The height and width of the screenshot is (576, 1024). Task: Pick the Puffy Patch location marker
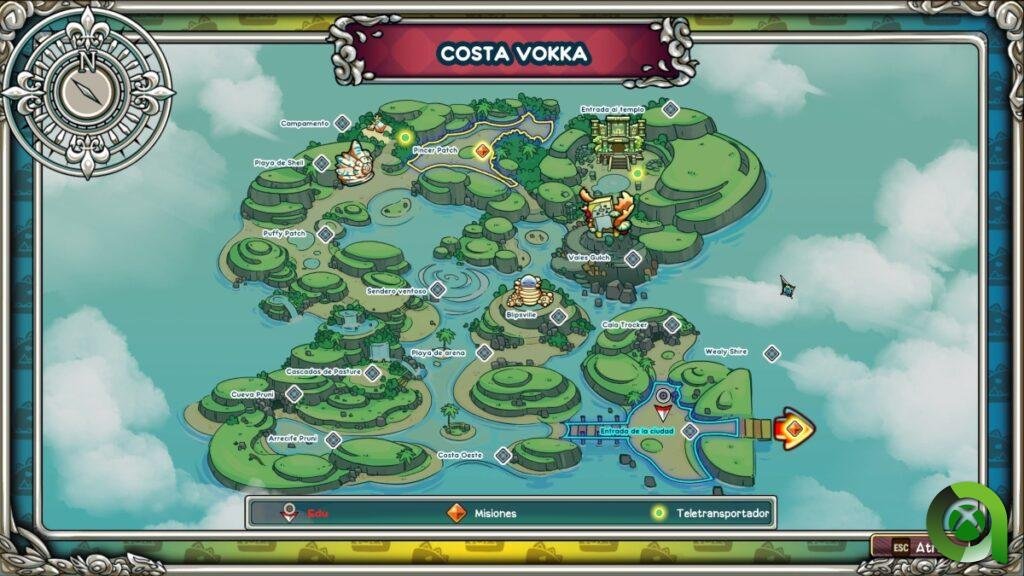(325, 234)
